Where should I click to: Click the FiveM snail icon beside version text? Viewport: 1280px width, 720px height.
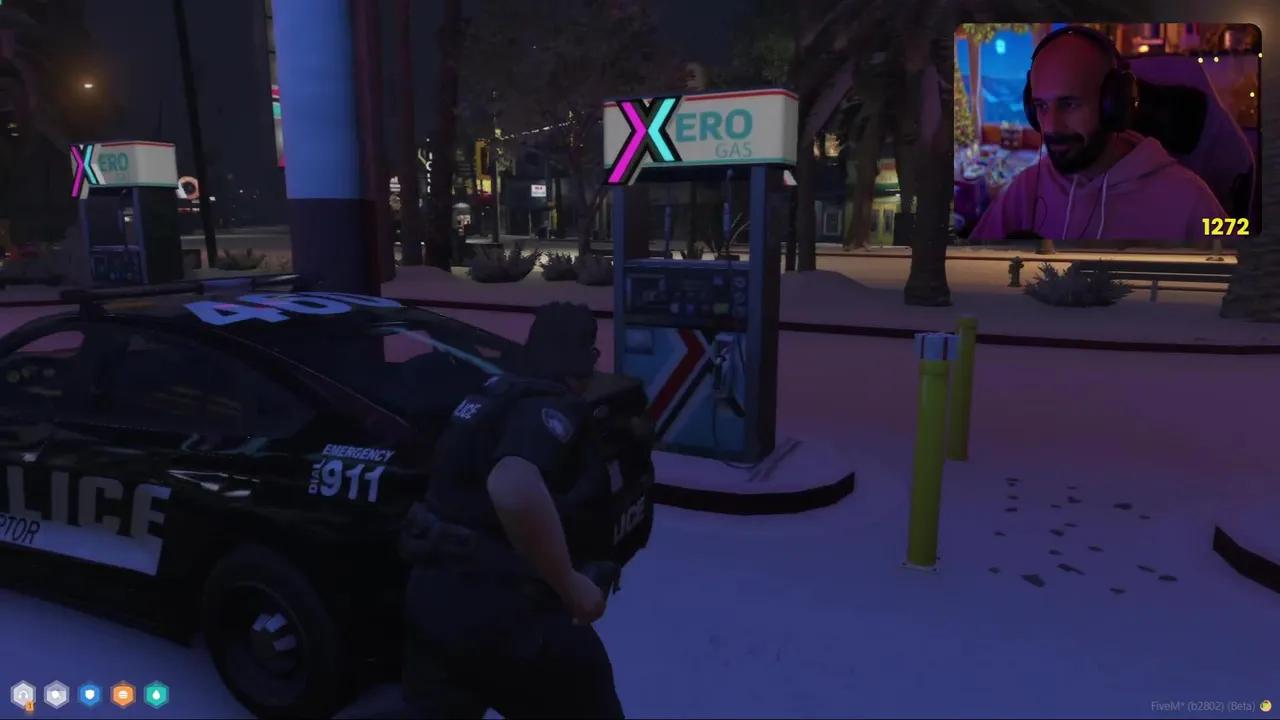click(x=1266, y=706)
